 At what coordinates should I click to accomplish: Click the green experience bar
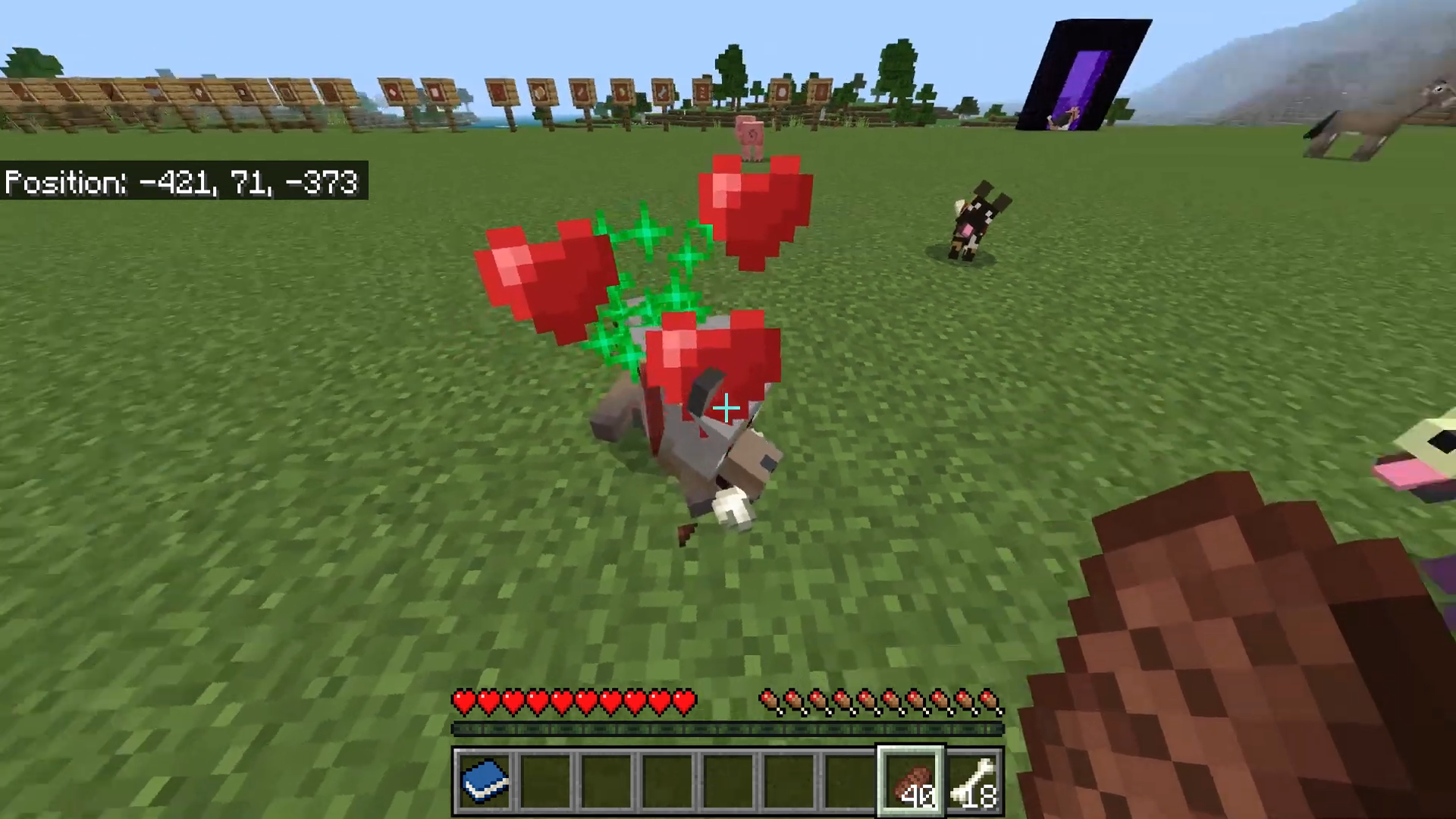(x=726, y=729)
